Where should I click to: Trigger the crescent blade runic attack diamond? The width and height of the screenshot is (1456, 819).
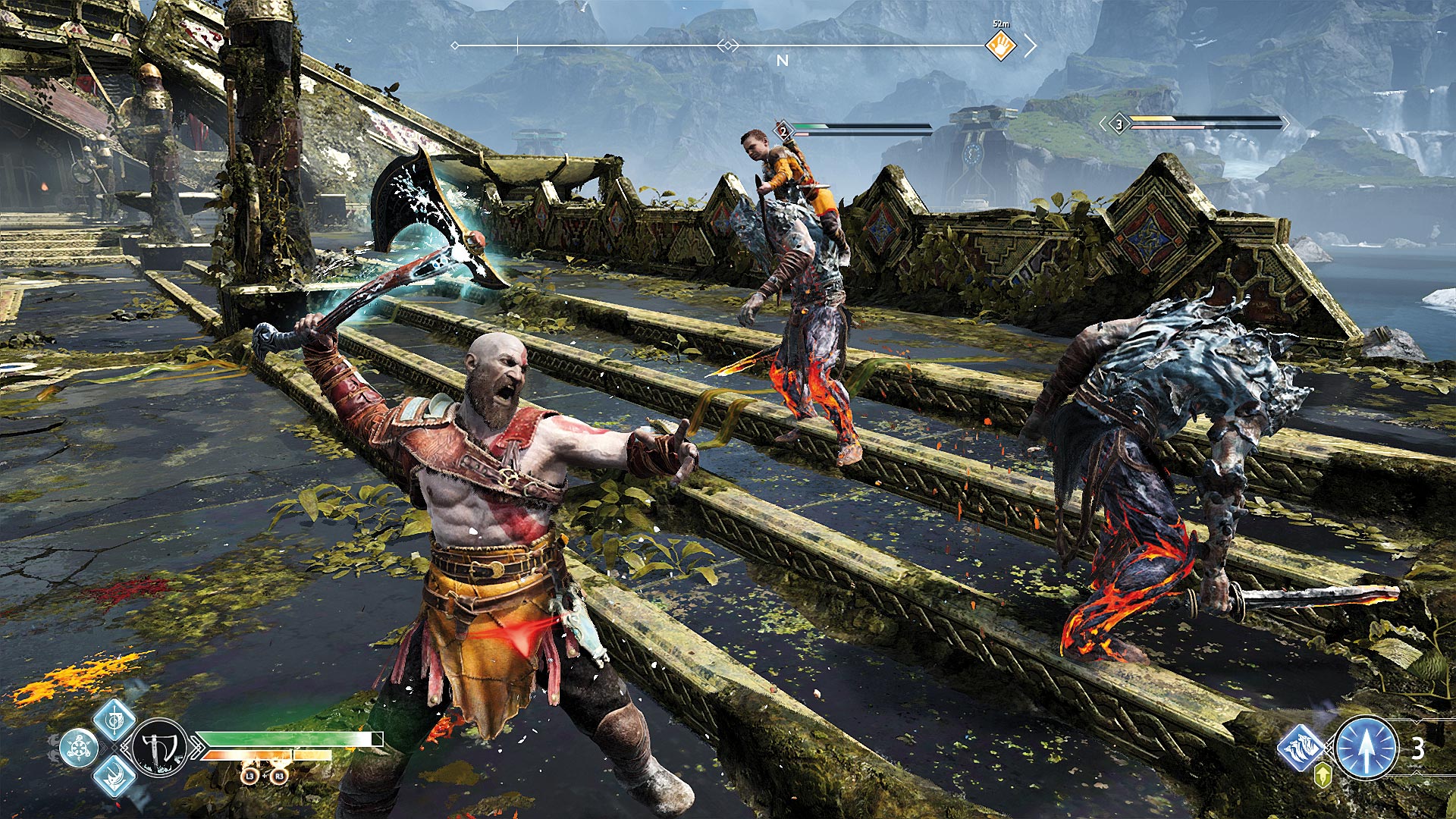[x=115, y=776]
